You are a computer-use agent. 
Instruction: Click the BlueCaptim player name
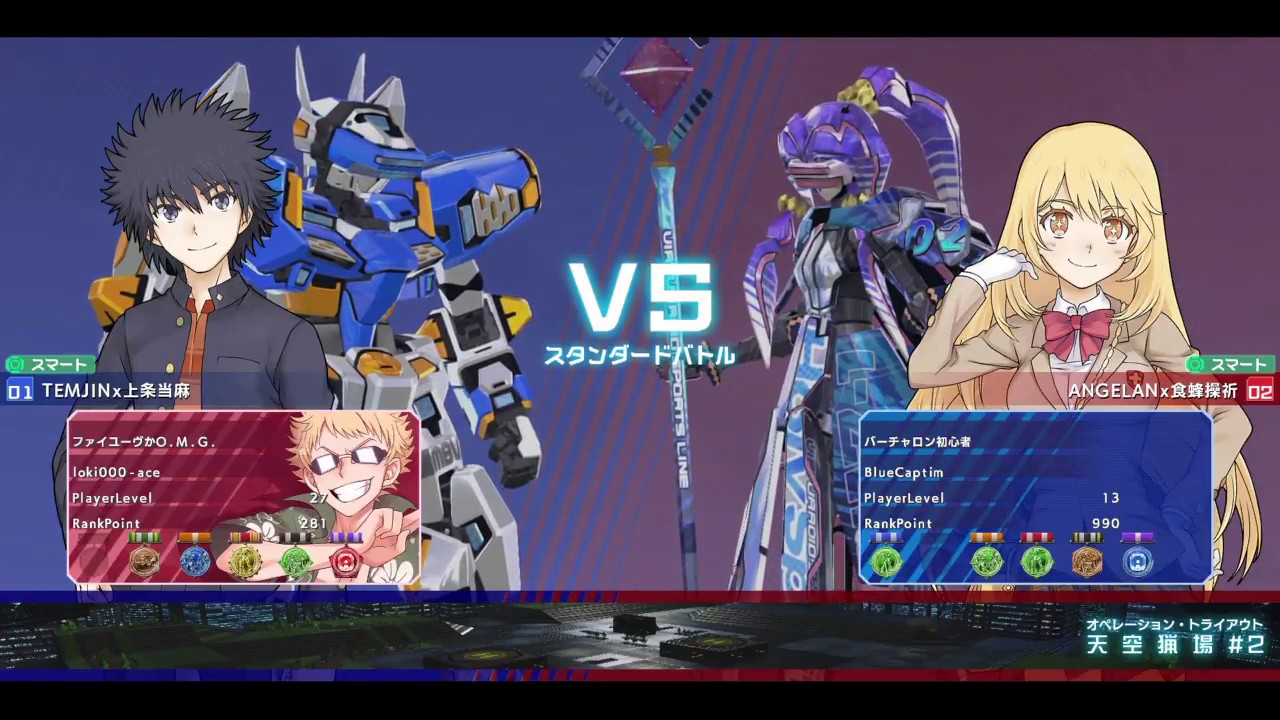[905, 472]
